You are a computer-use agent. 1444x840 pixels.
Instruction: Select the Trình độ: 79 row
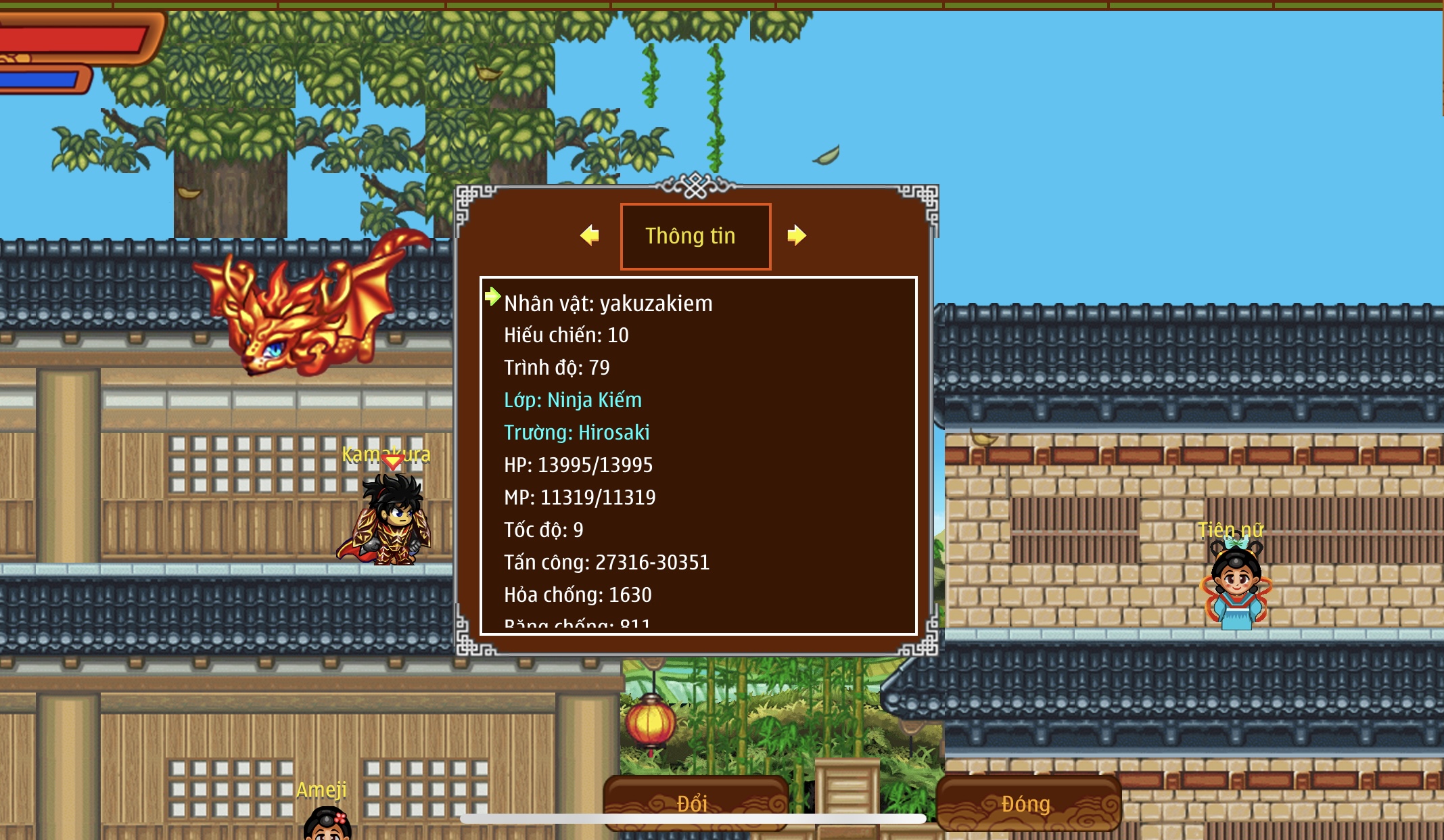coord(557,368)
